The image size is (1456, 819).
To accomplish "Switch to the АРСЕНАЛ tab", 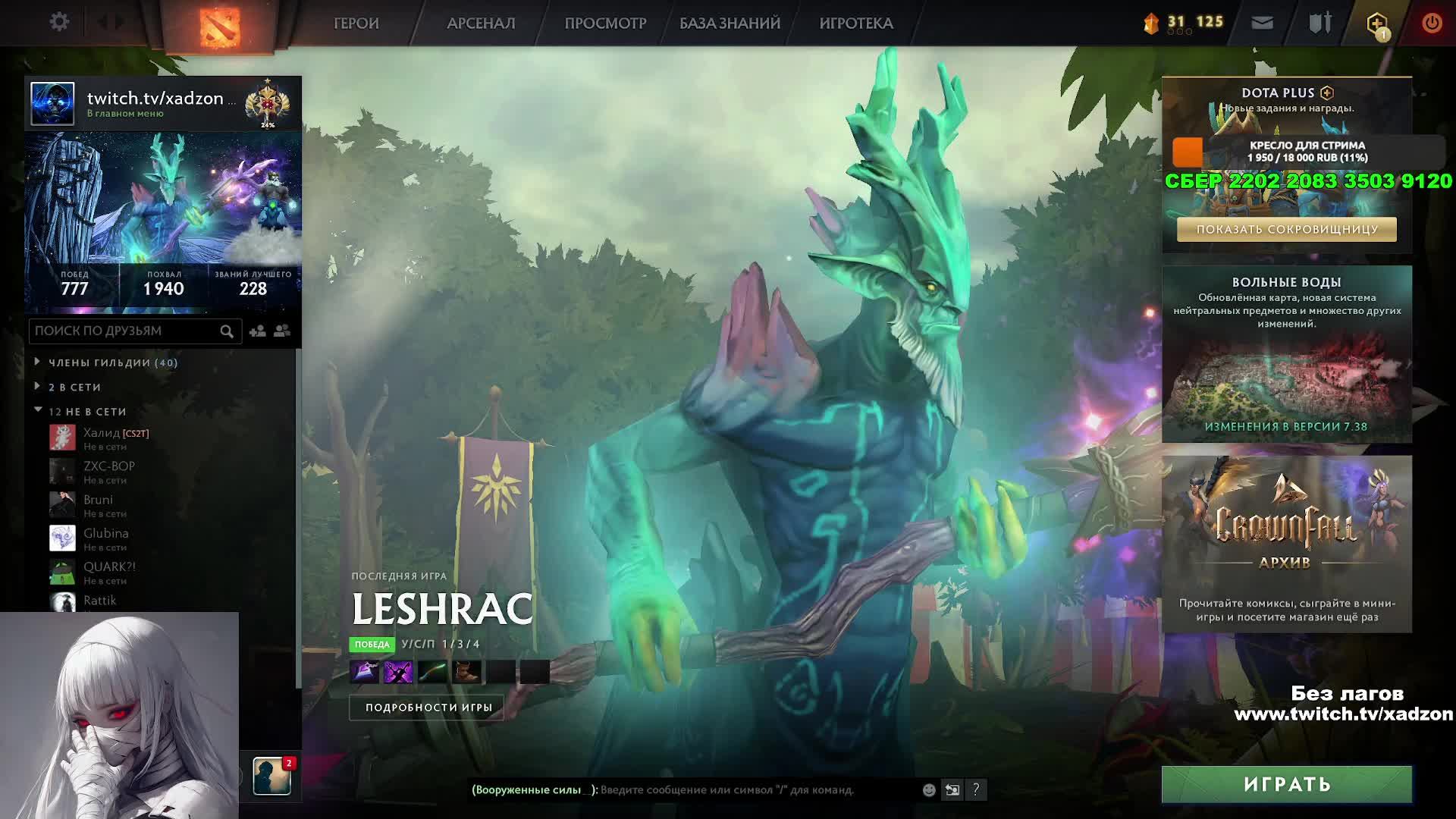I will (481, 24).
